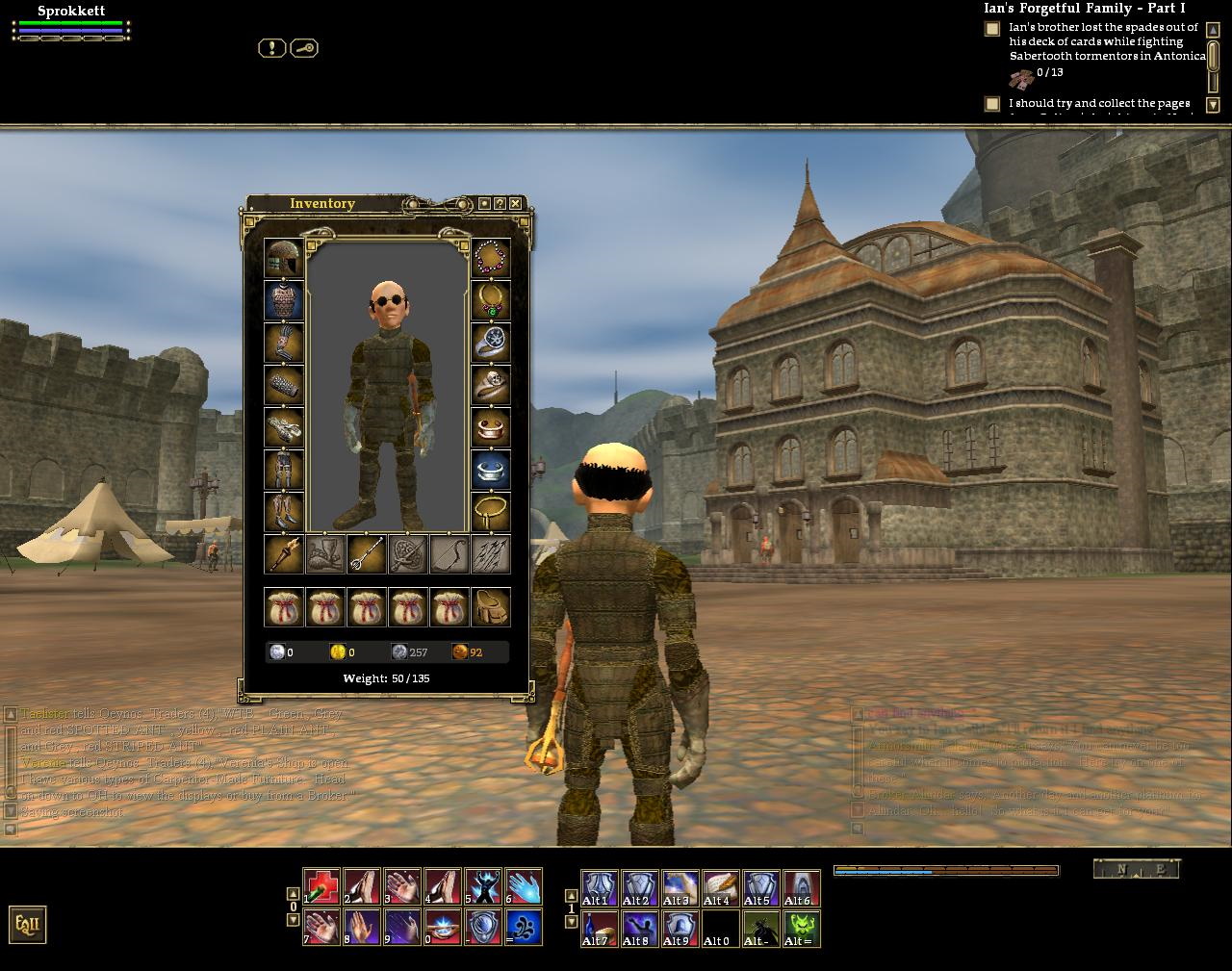Click the ? help button on the Inventory window
Screen dimensions: 1232x971
tap(500, 204)
